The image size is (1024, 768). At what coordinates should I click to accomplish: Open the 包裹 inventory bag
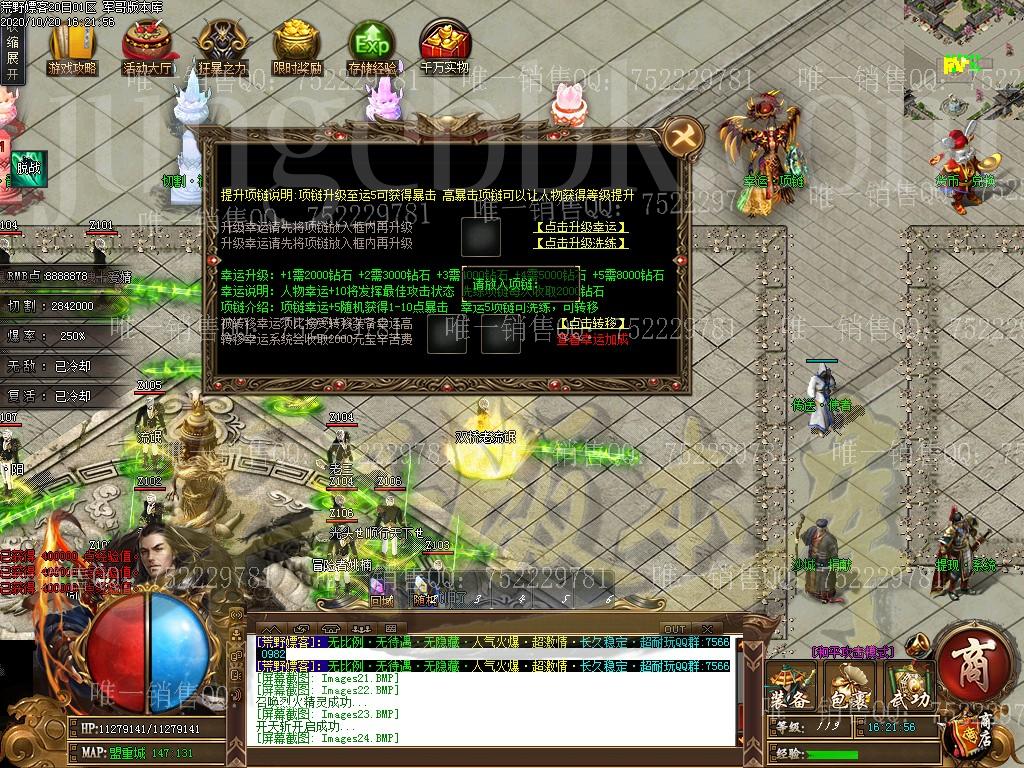click(x=850, y=687)
